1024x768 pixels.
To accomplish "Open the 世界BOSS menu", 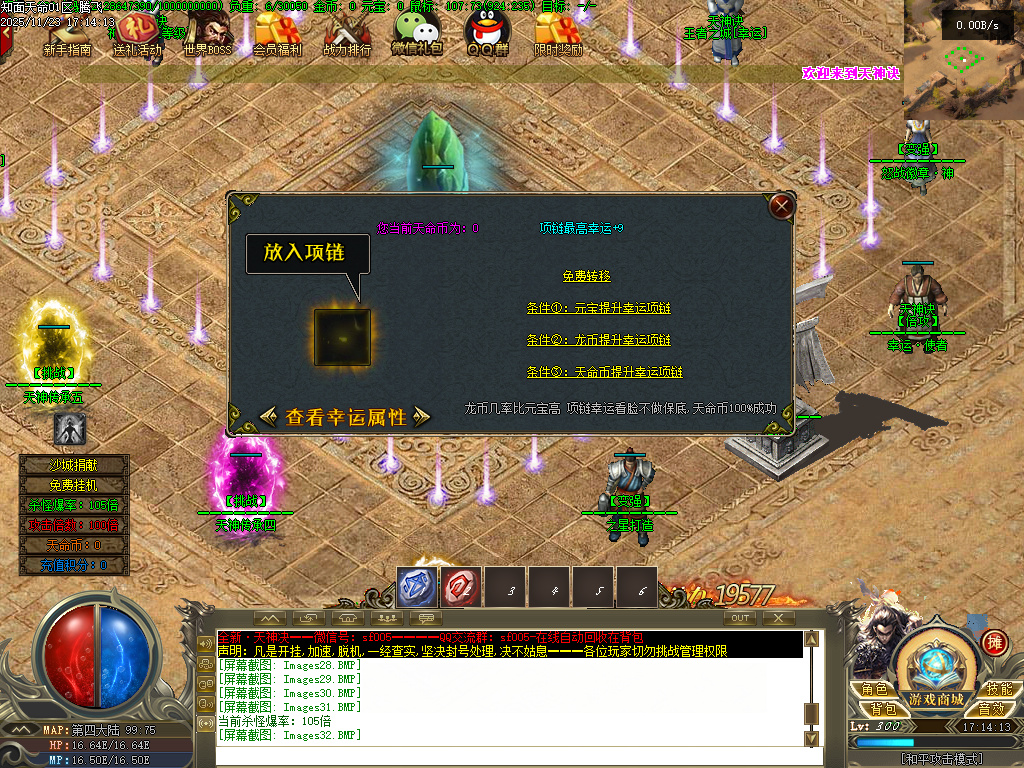I will point(207,36).
